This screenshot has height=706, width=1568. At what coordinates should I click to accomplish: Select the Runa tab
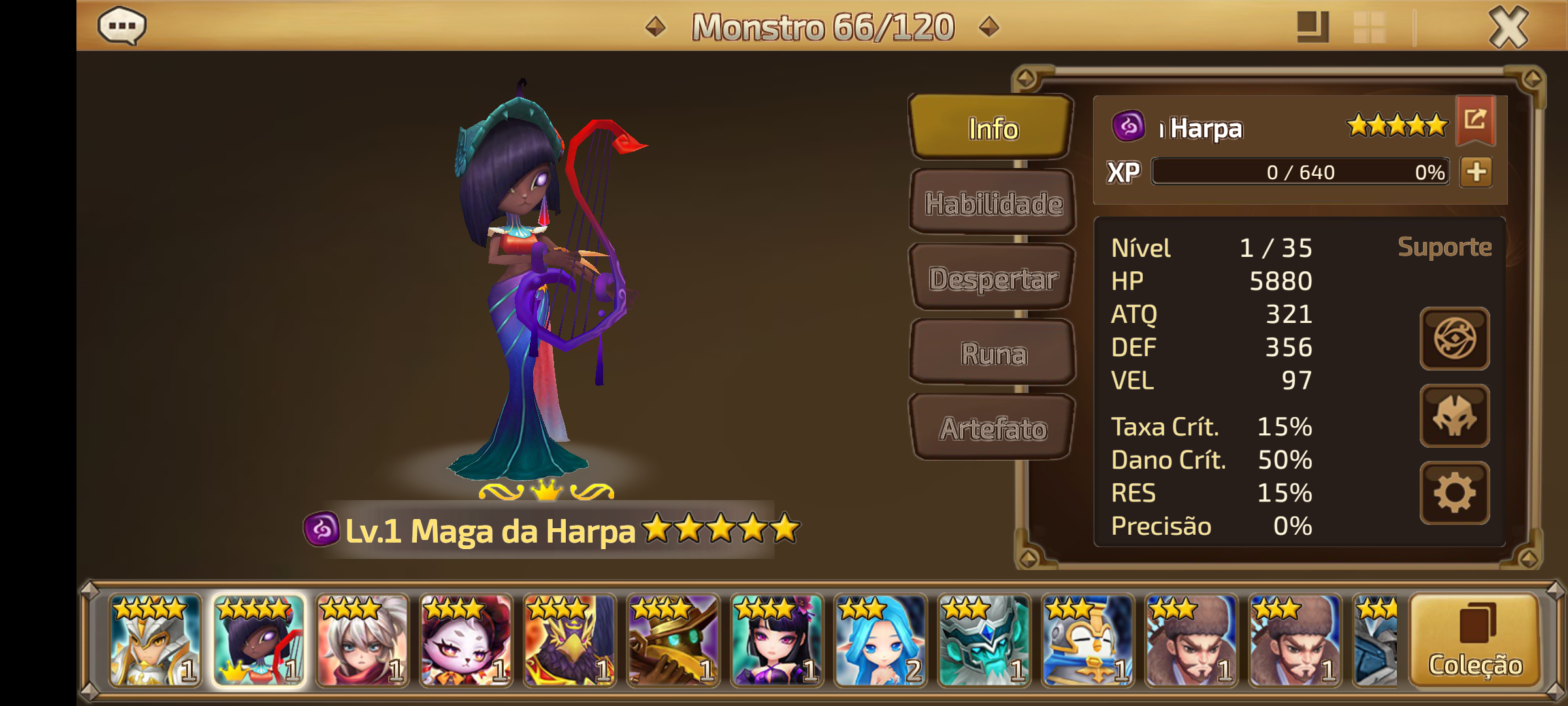(x=993, y=354)
